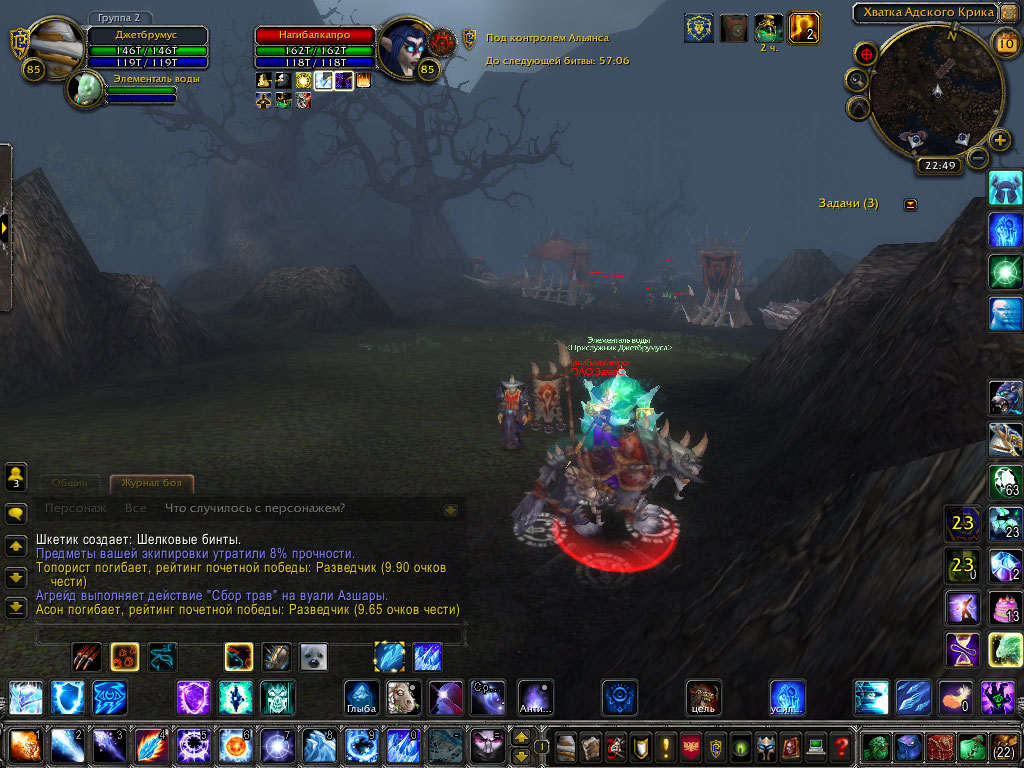Screen dimensions: 1024x768
Task: Open the Журнал боя combat log tab
Action: click(x=150, y=483)
